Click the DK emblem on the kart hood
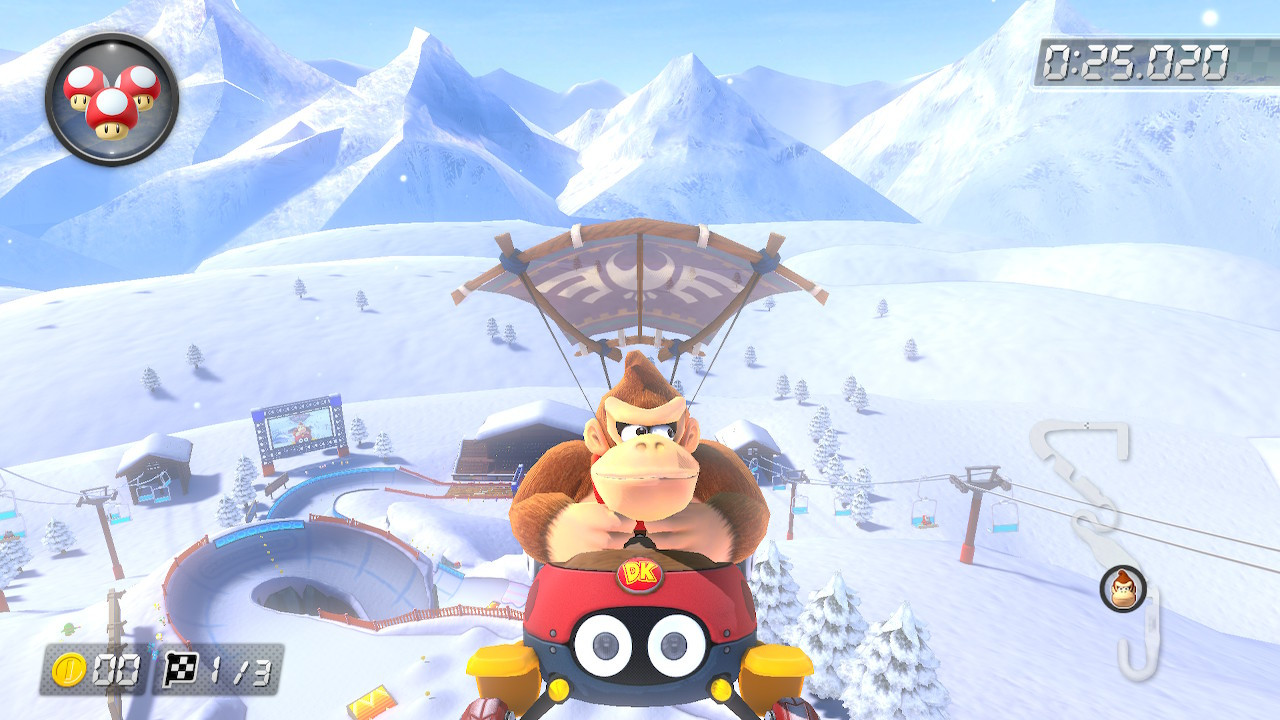 (638, 573)
